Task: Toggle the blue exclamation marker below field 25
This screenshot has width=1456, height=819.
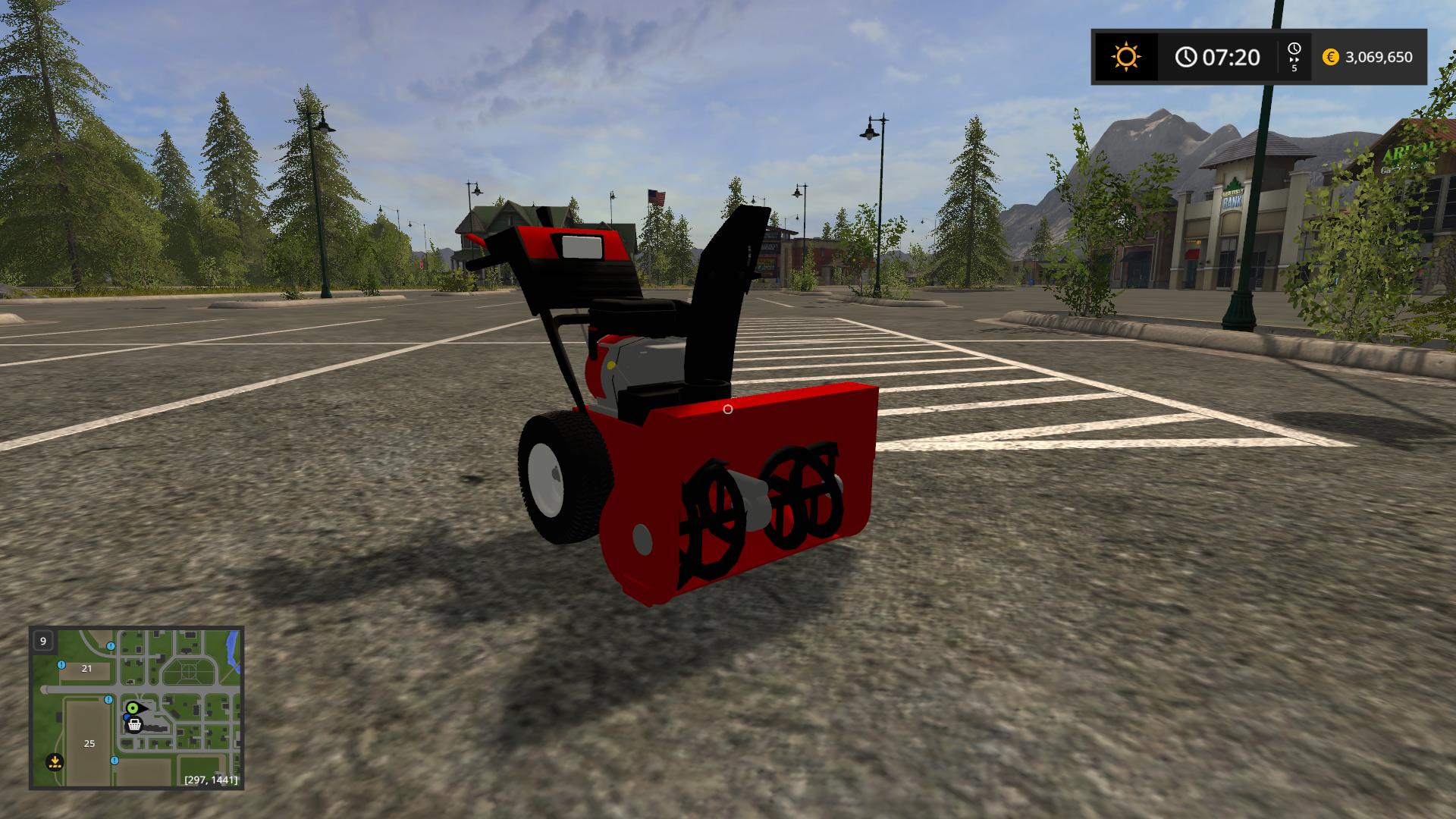Action: [115, 761]
